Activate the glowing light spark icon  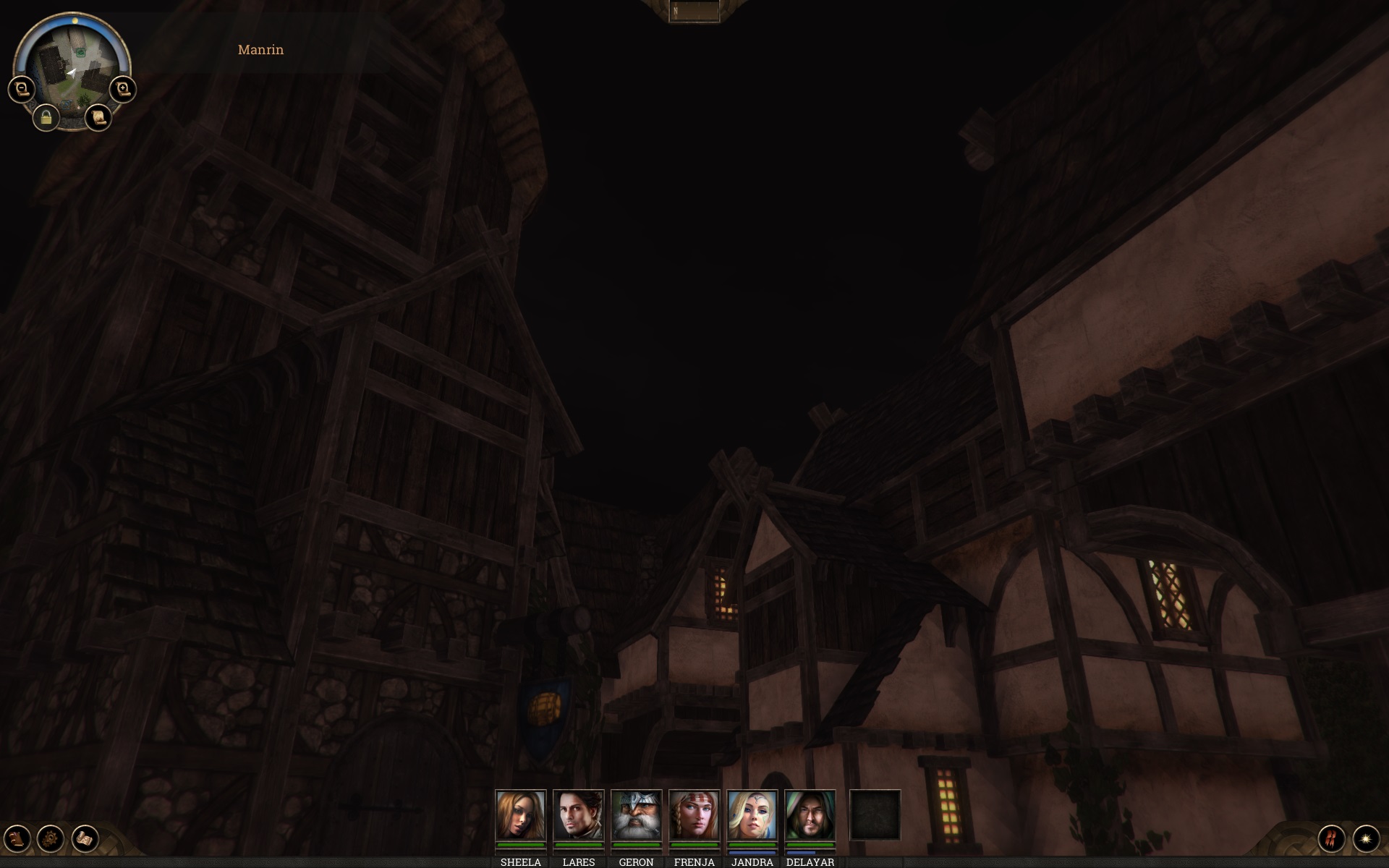(x=1366, y=838)
